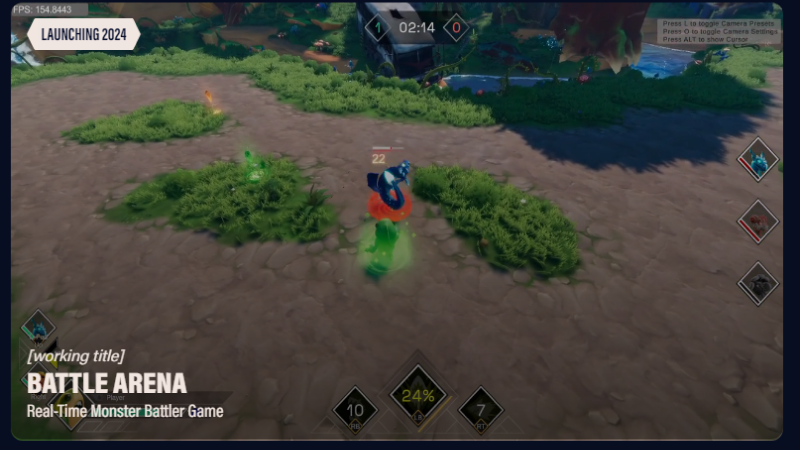Select the dark grey monster portrait on right edge
Screen dimensions: 800x450
pos(758,283)
